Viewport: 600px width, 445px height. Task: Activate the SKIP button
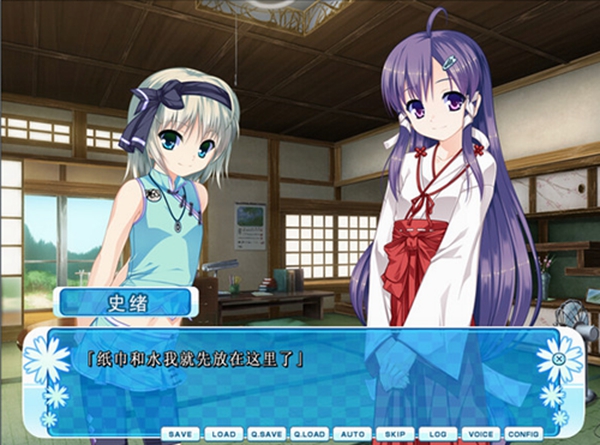tap(395, 434)
